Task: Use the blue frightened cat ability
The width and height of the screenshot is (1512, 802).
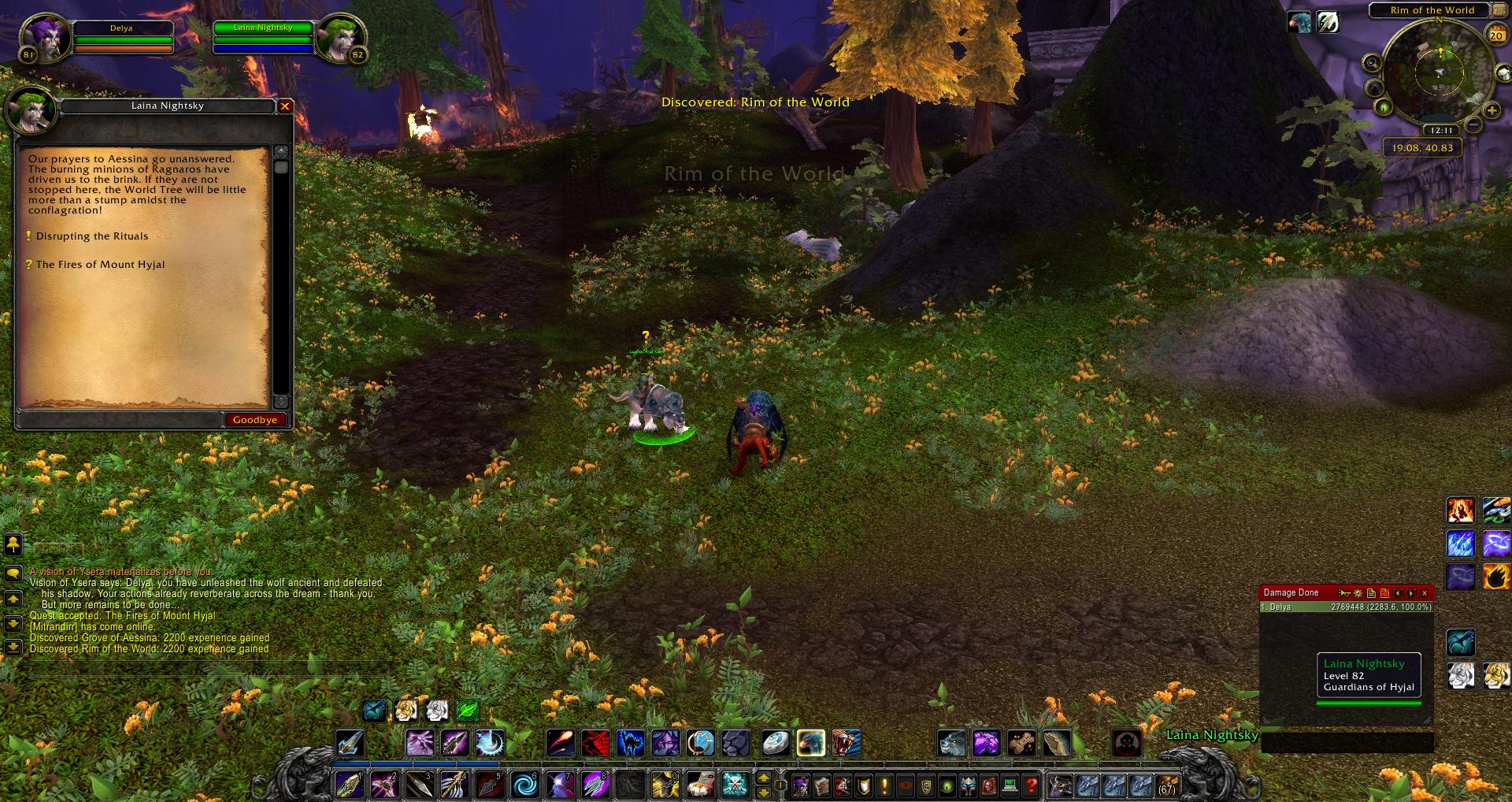Action: click(631, 743)
